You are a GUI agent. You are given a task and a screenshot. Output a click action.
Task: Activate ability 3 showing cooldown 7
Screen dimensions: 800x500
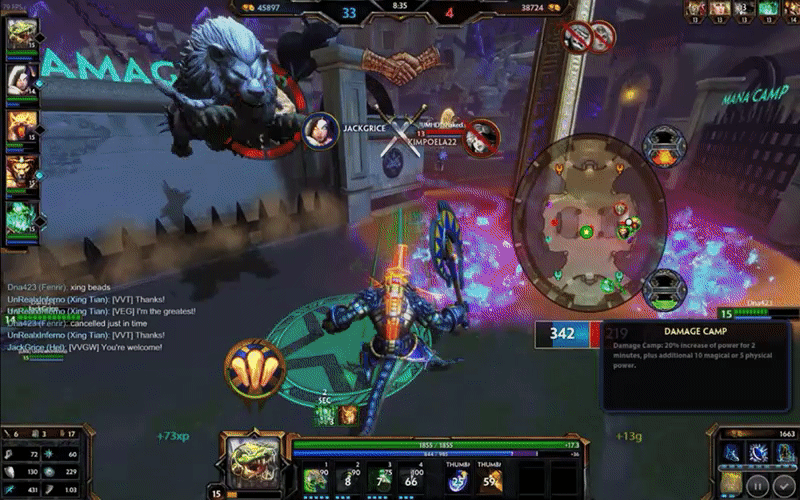pos(379,479)
